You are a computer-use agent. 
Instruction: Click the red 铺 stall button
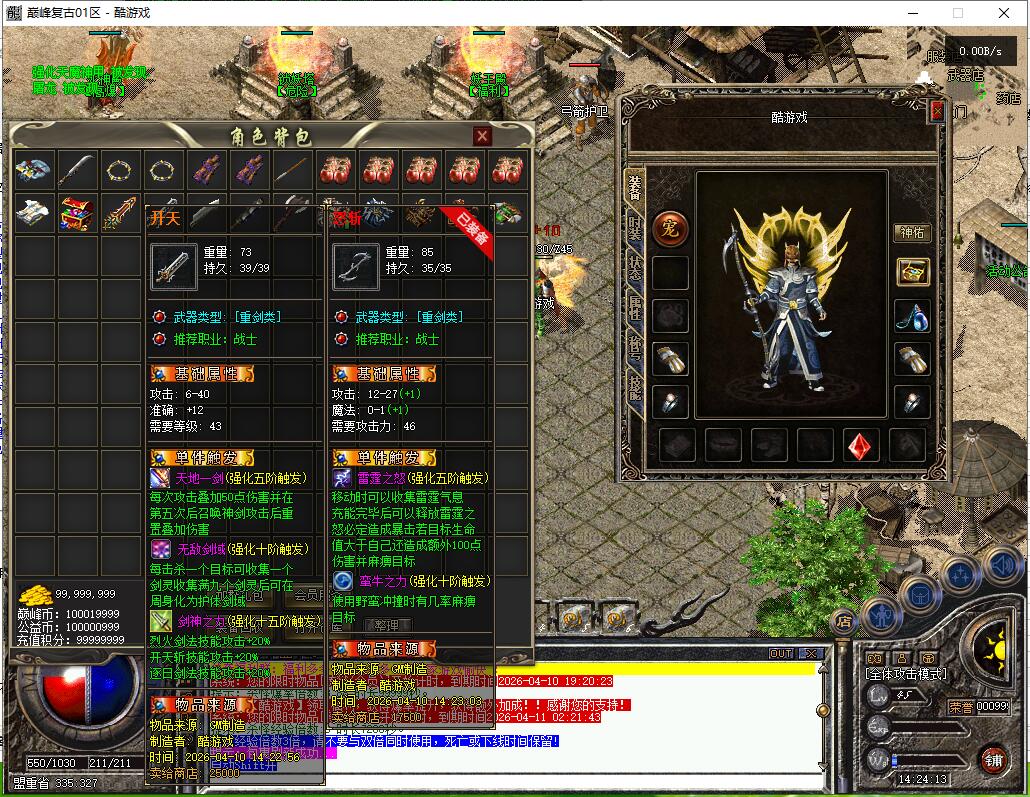(993, 760)
